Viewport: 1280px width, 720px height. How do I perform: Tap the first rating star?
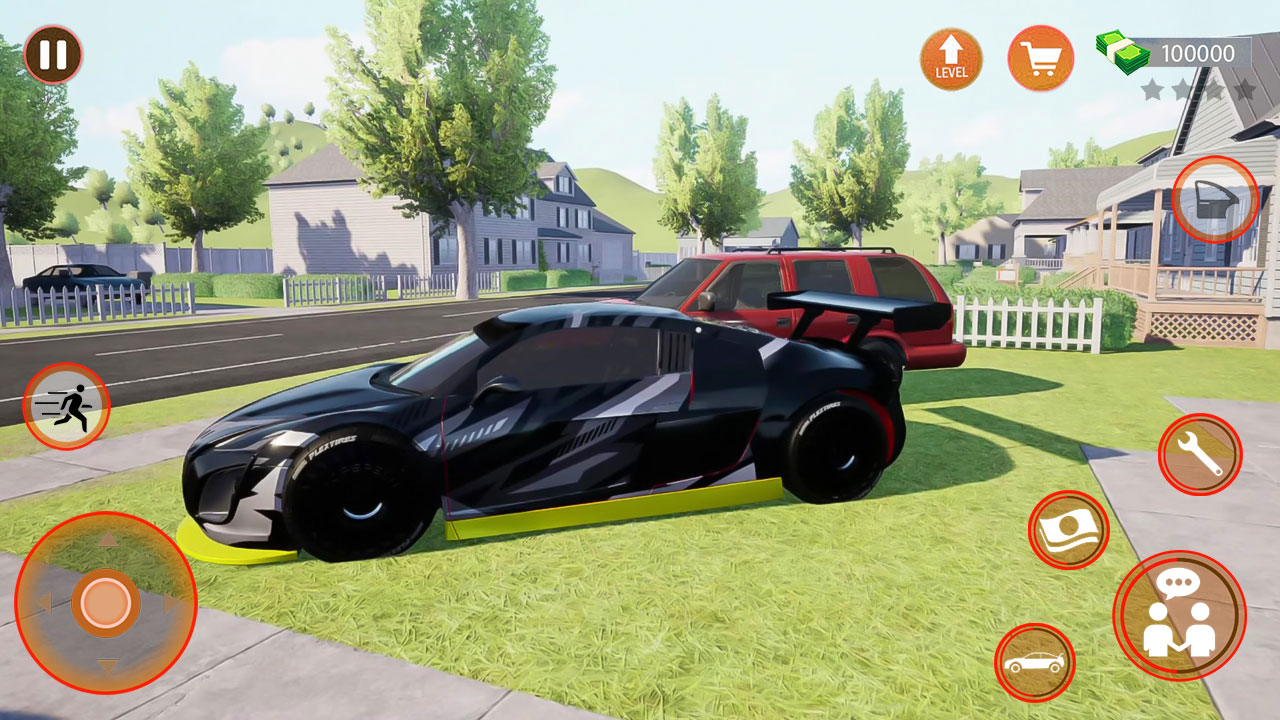1152,87
